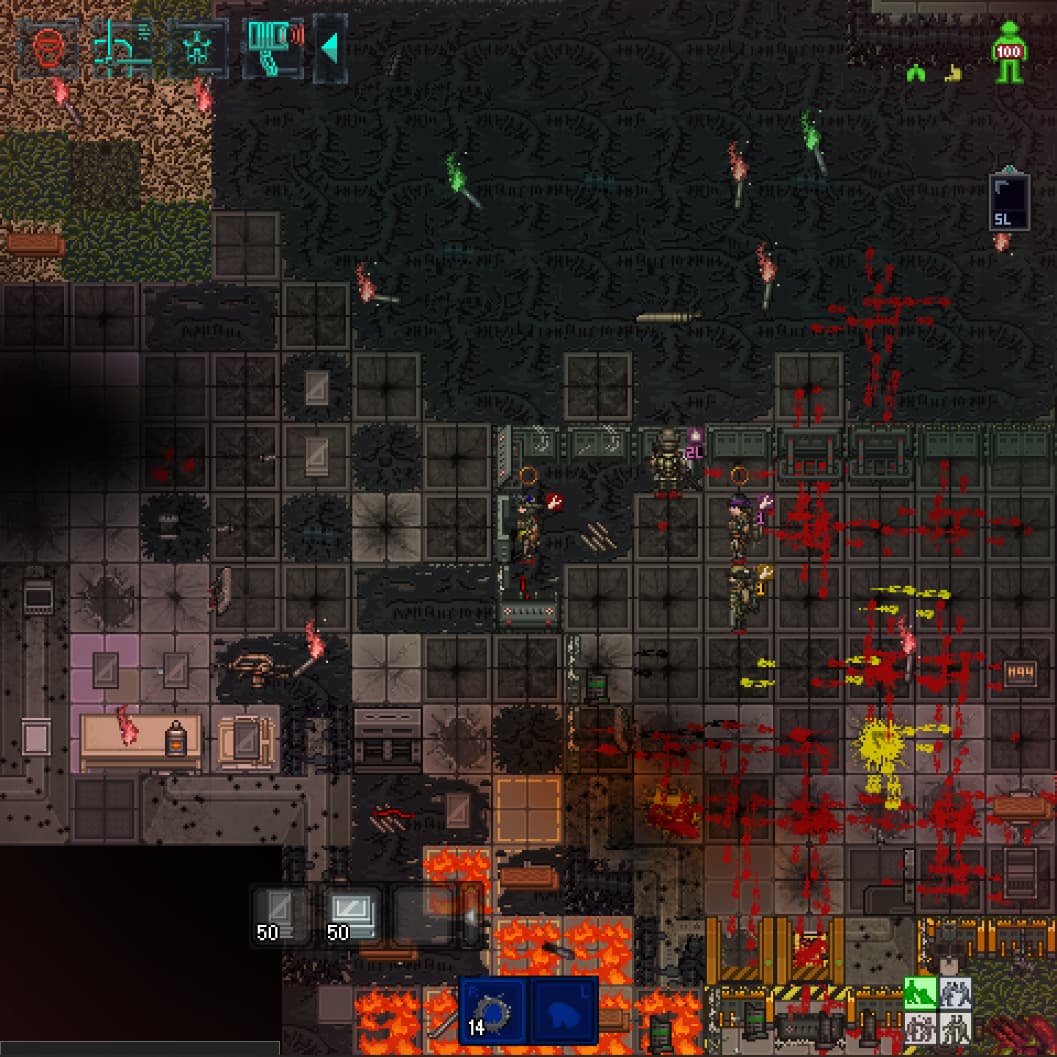Select the right hand slot holding barbed wire

pos(492,1011)
